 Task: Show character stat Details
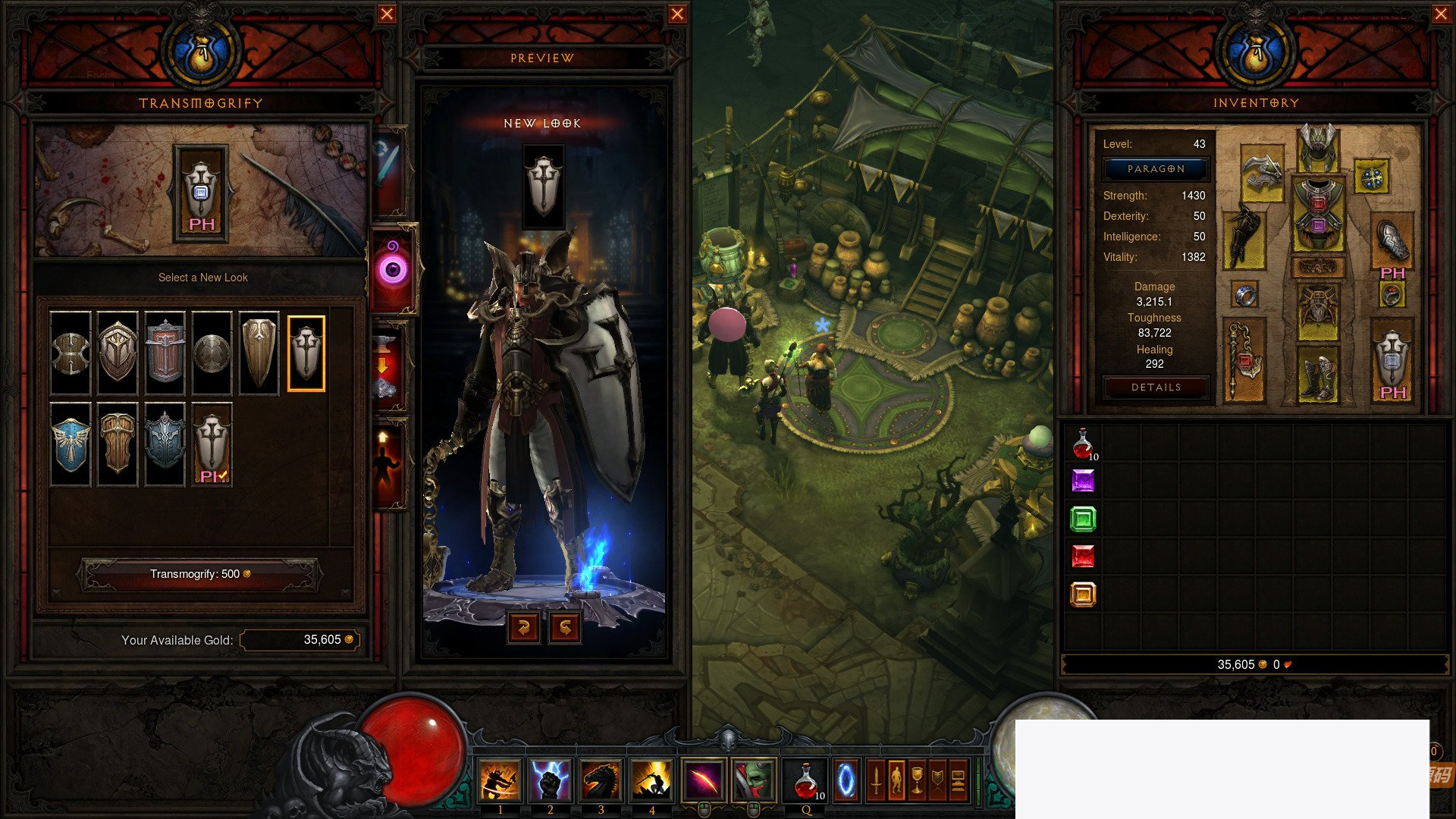click(1156, 388)
